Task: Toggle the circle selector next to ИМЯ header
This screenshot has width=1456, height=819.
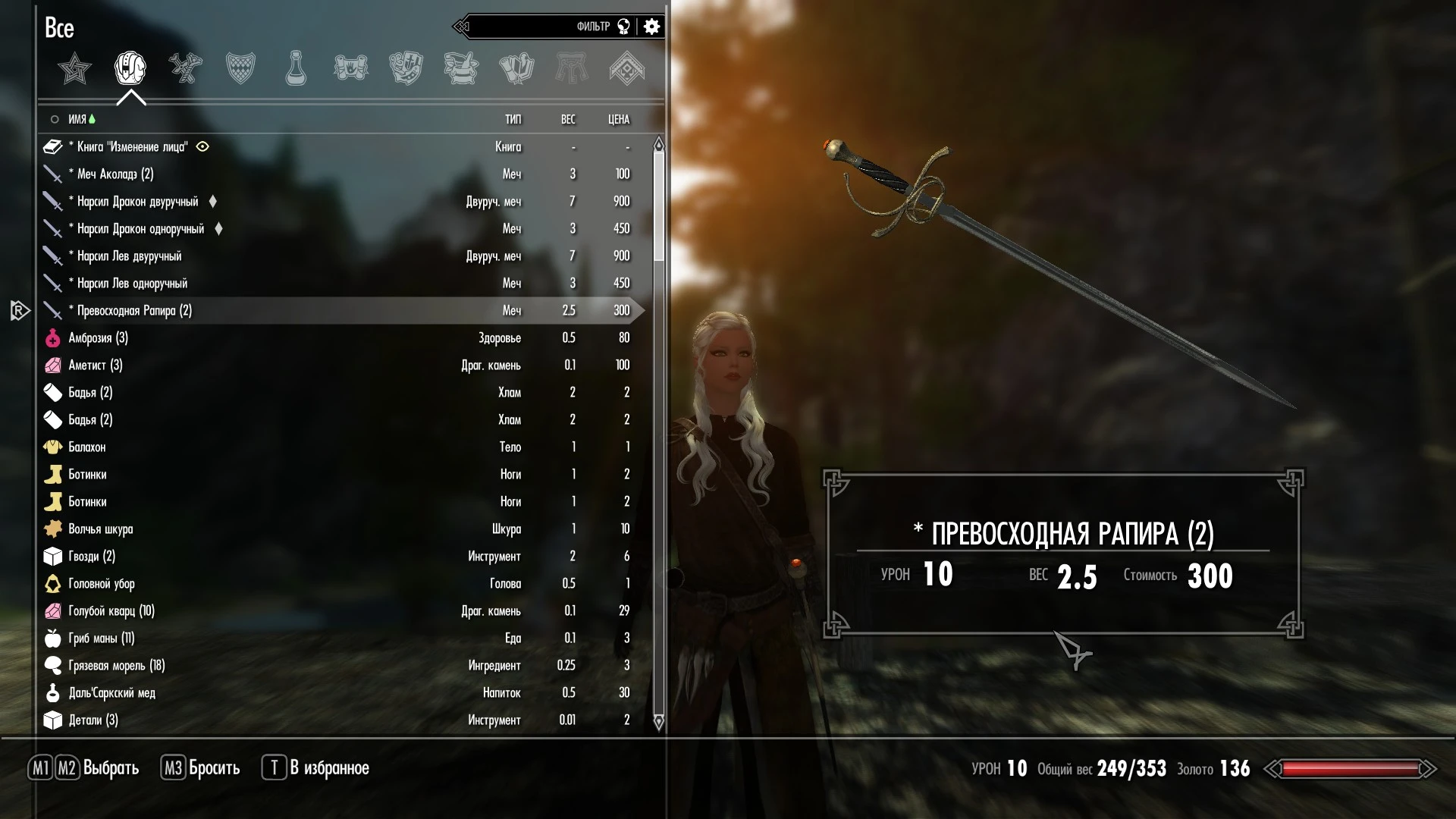Action: [x=53, y=119]
